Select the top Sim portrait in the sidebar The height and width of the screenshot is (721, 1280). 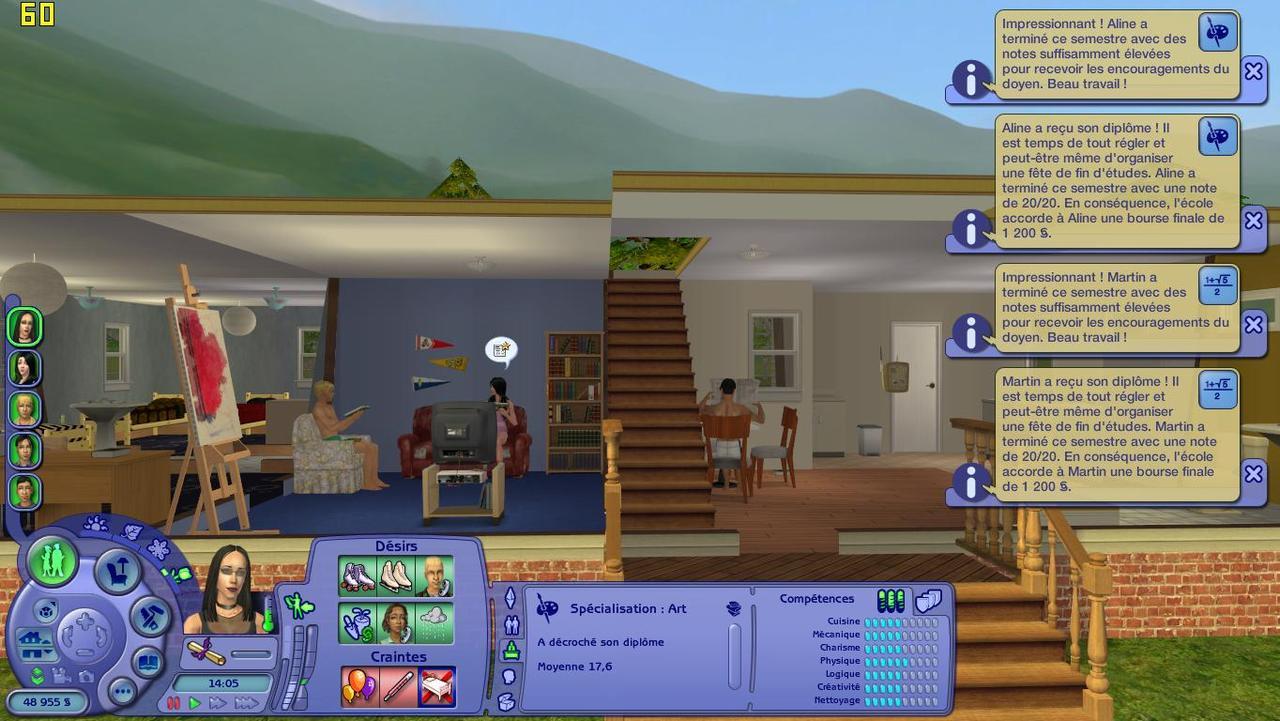click(x=24, y=326)
